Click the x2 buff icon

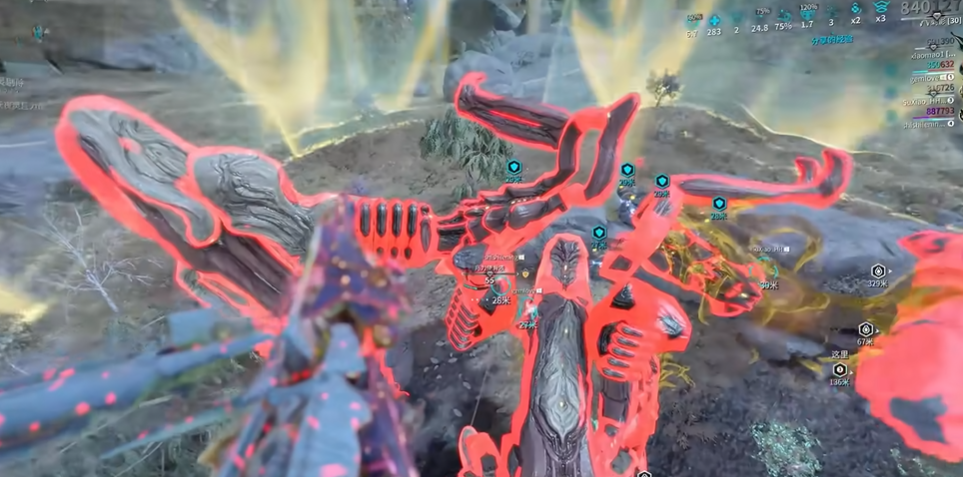855,9
